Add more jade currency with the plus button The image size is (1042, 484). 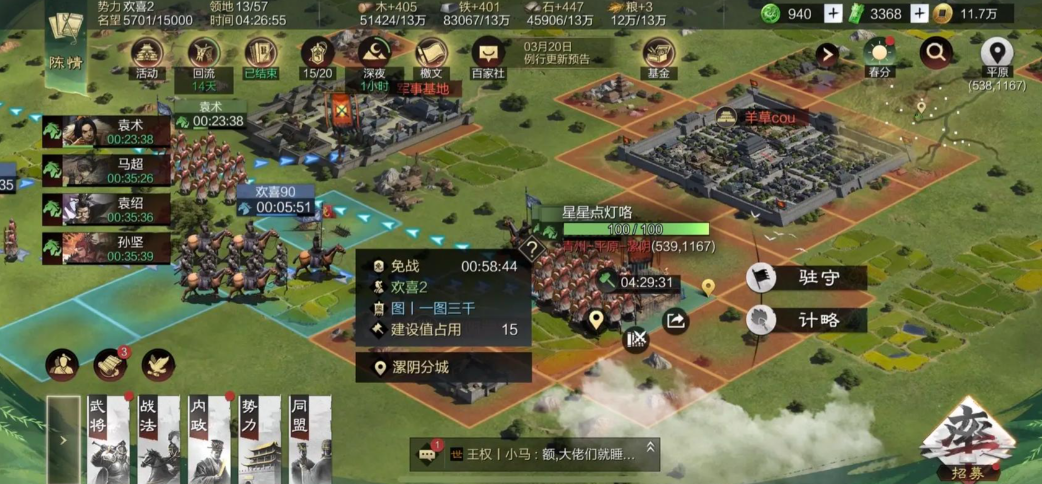pos(833,14)
